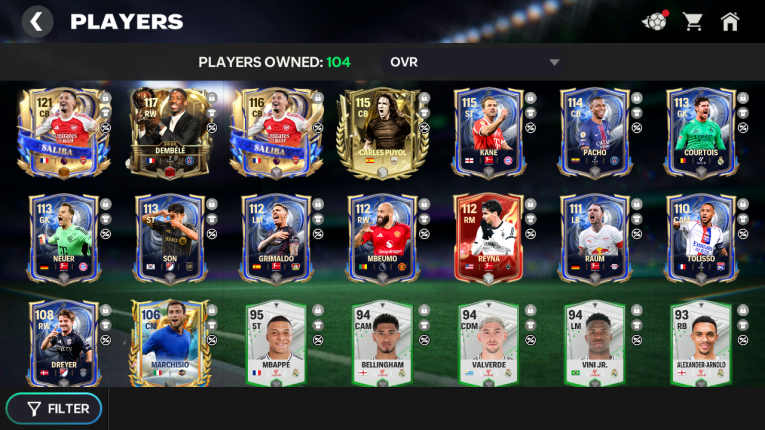Choose the 113 Neuer goalkeeper card

(59, 239)
